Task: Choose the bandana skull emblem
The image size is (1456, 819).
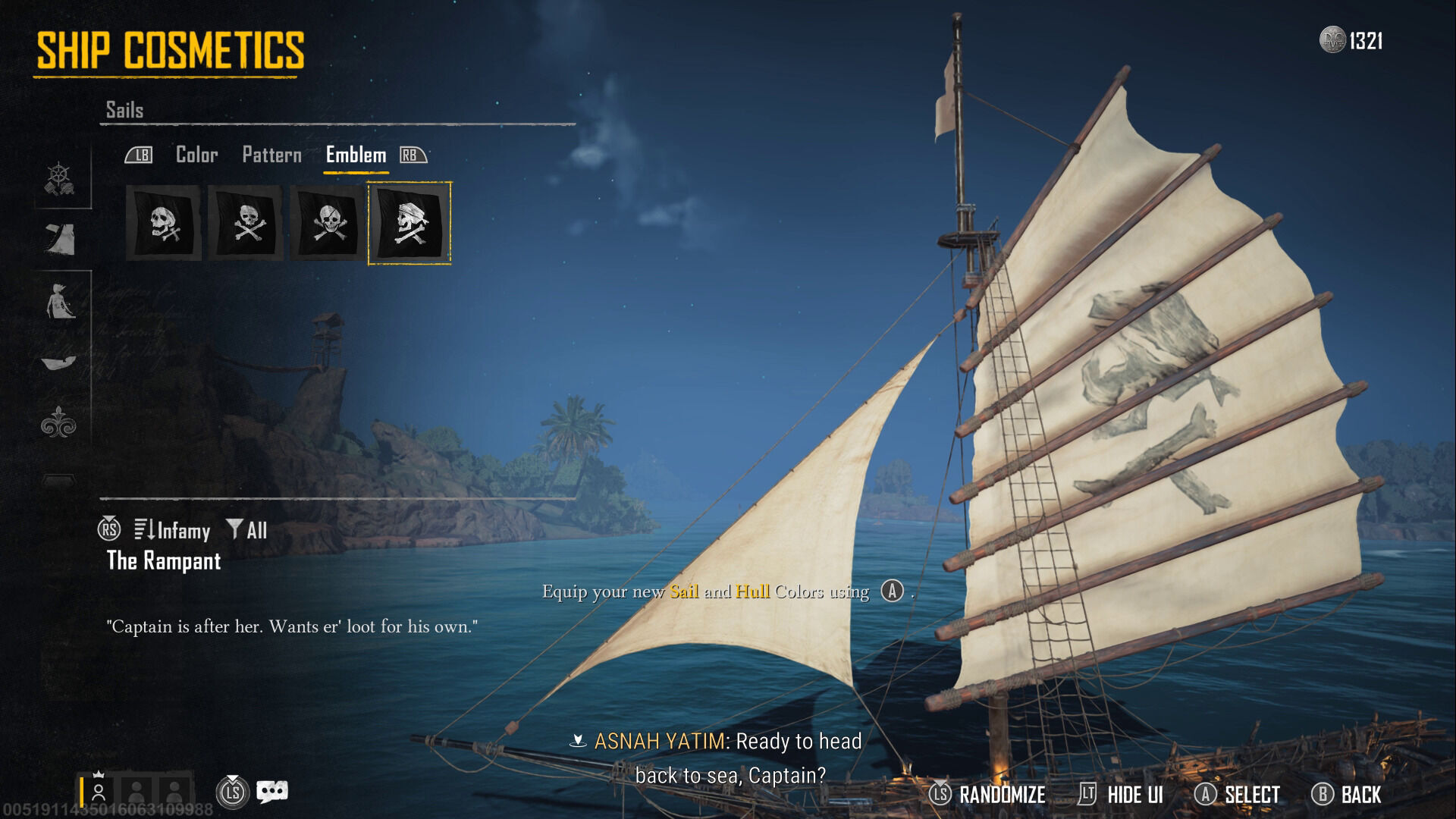Action: [409, 223]
